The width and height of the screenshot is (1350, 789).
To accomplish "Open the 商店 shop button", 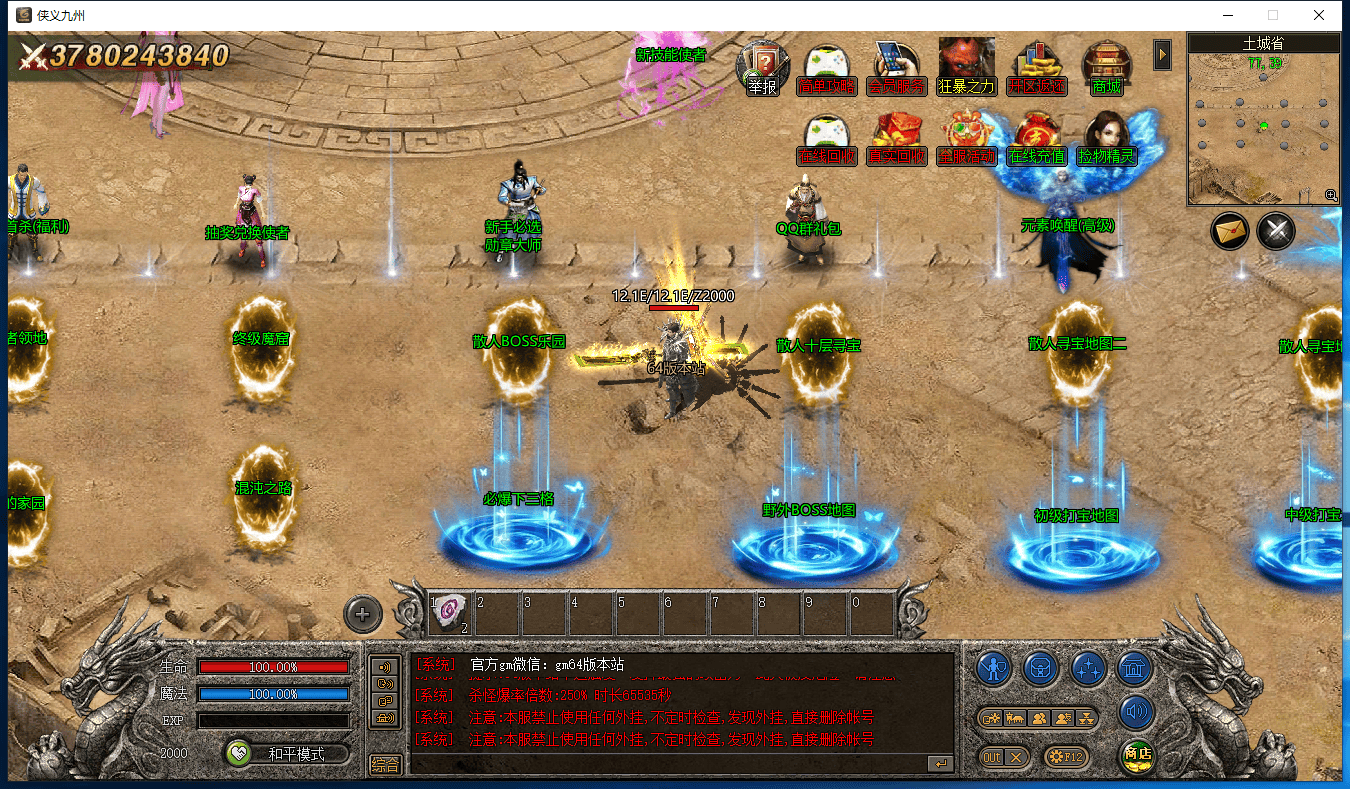I will click(x=1136, y=755).
